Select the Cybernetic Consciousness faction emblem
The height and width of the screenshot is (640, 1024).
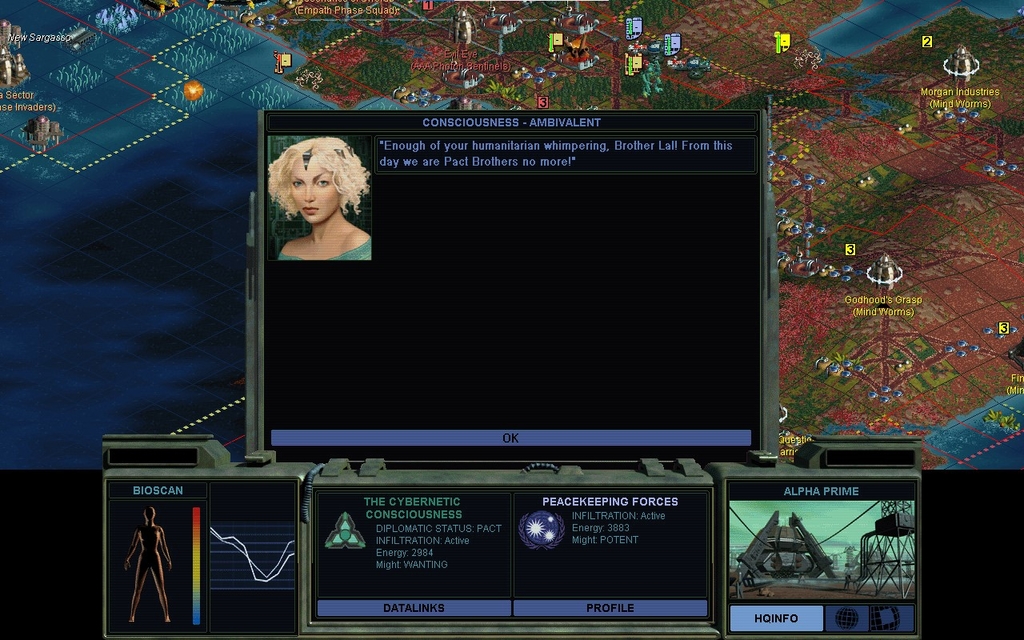pos(344,530)
